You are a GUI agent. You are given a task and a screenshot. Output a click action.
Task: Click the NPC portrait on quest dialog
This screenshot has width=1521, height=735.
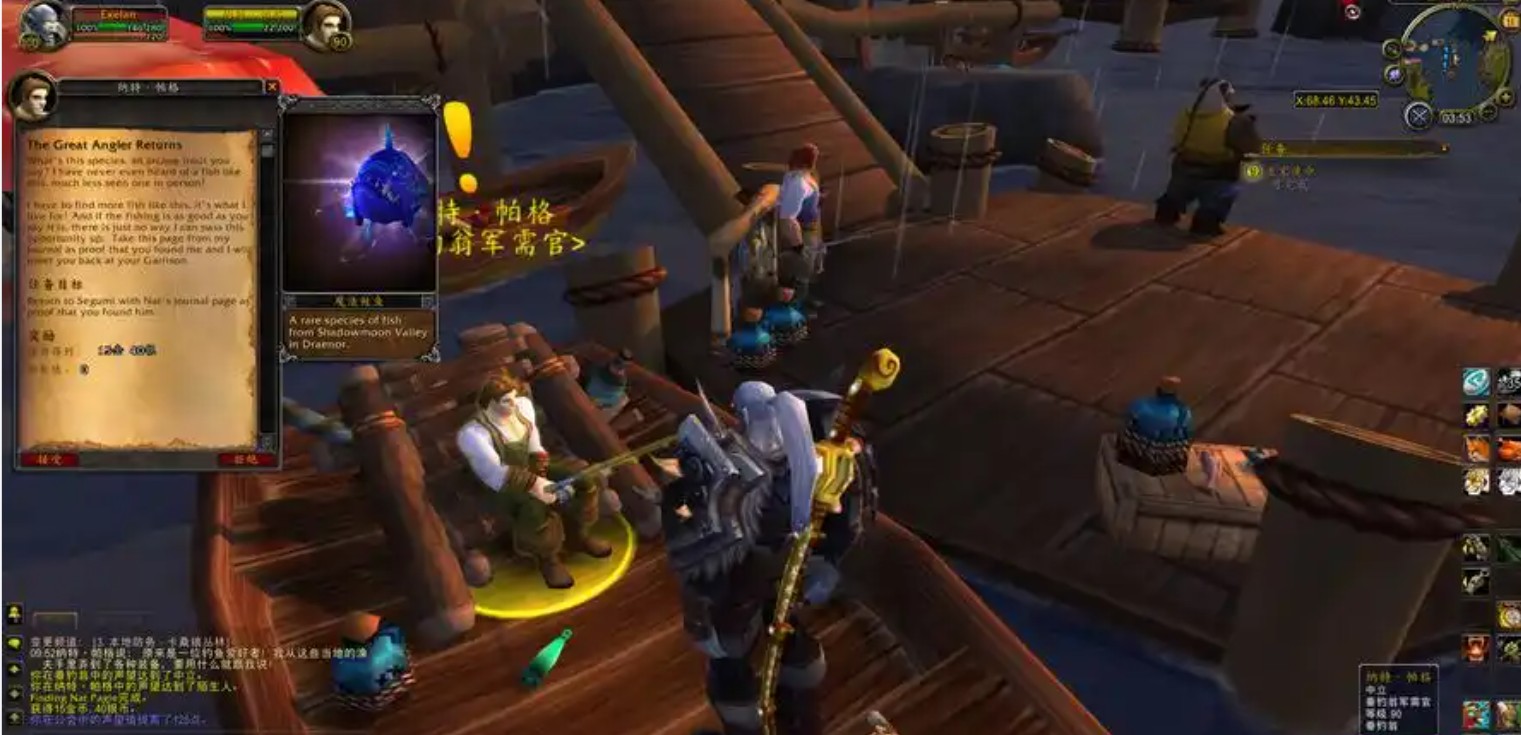[32, 95]
